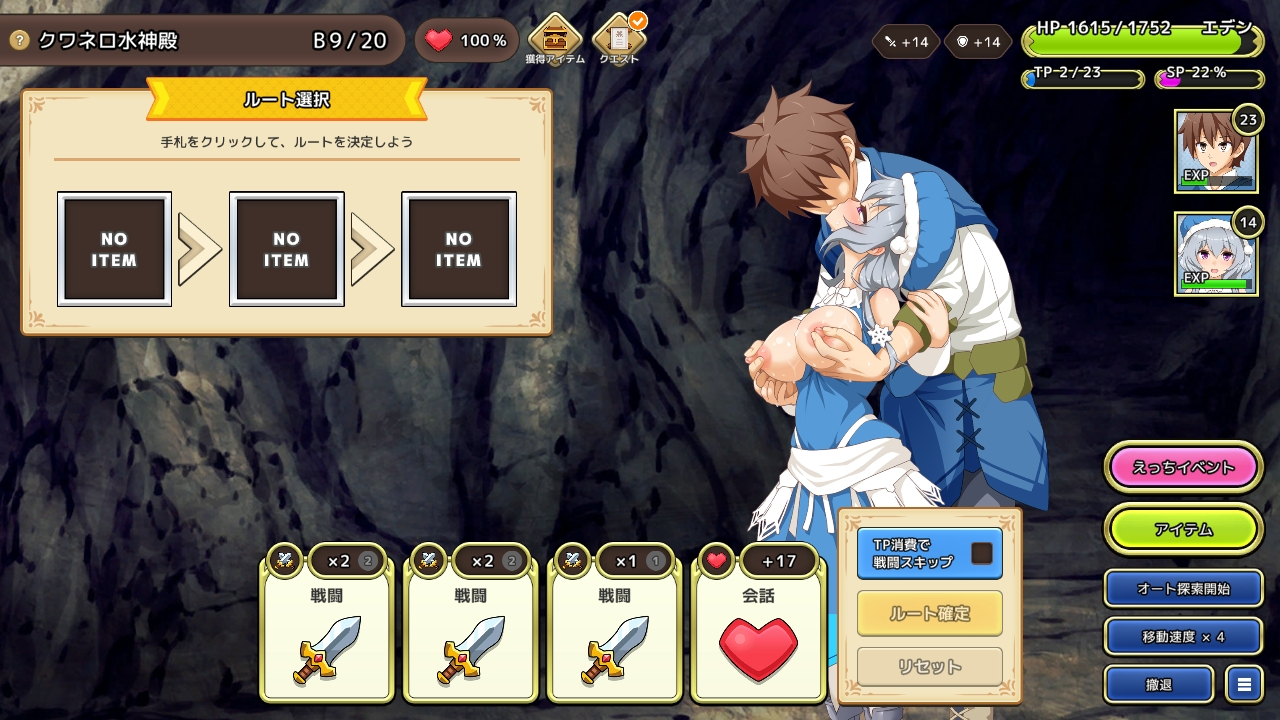This screenshot has width=1280, height=720.
Task: Click the help question mark icon
Action: pyautogui.click(x=18, y=40)
